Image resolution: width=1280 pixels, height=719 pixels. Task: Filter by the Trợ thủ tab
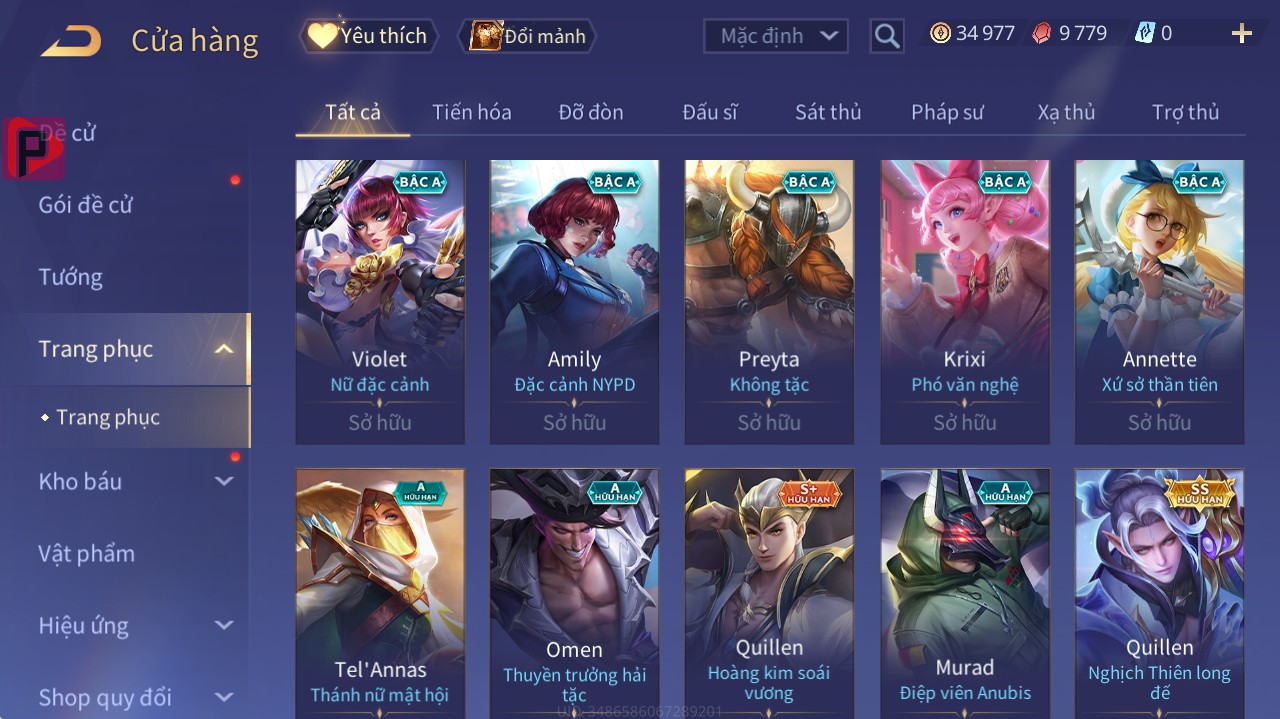[x=1185, y=112]
